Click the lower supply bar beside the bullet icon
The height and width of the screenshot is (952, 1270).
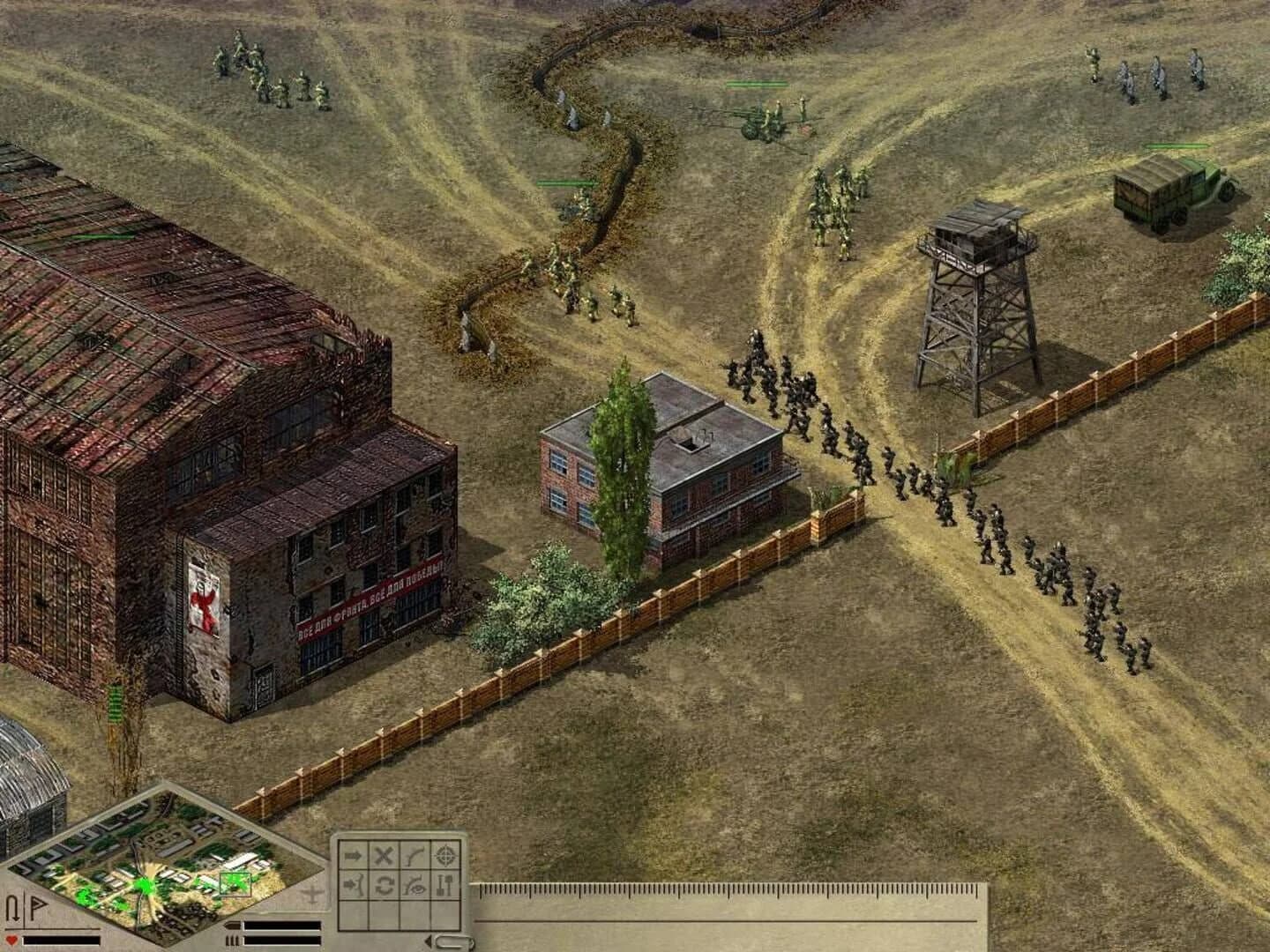click(280, 940)
